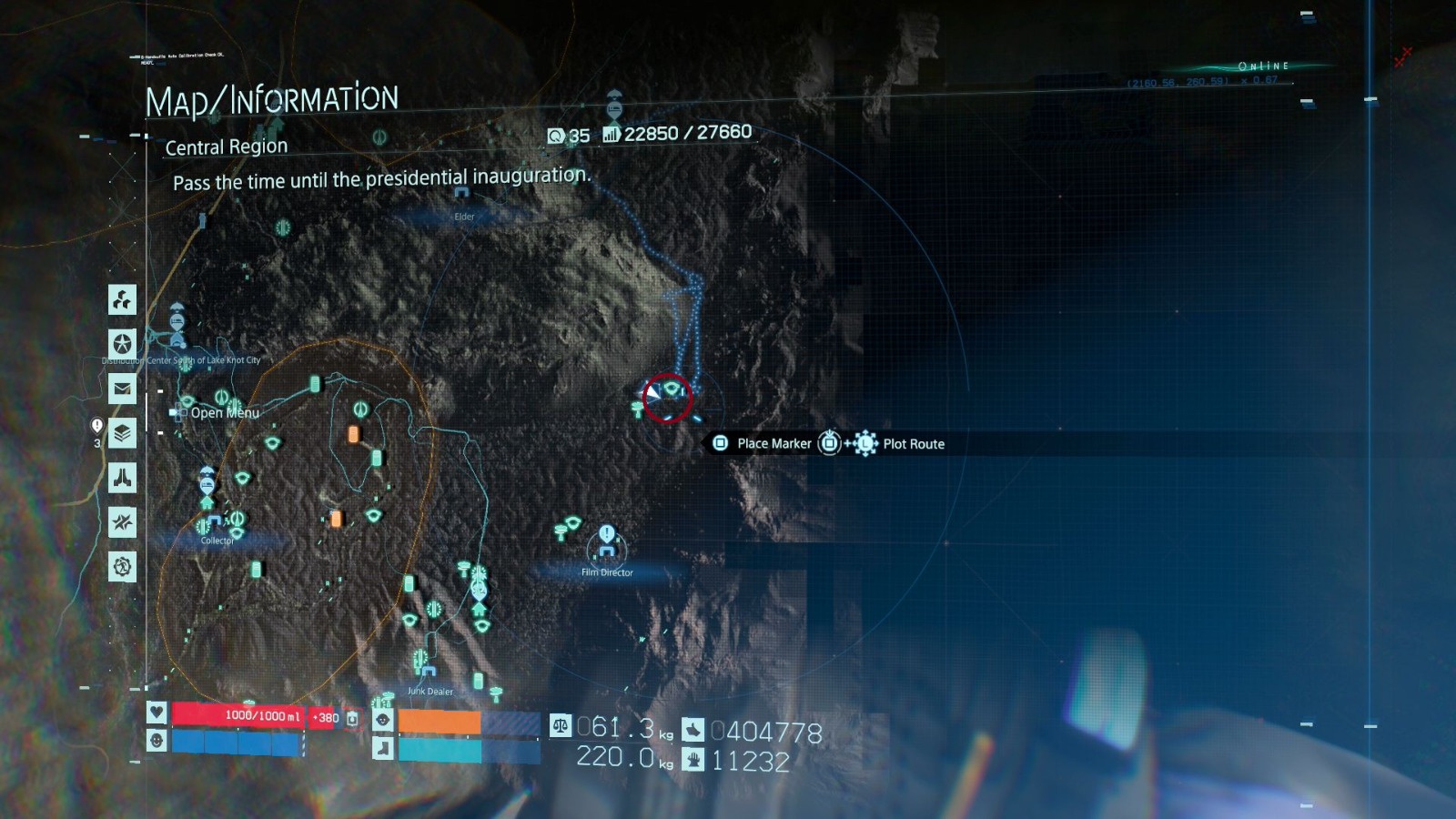The height and width of the screenshot is (819, 1456).
Task: Select the strand contract hands icon
Action: [121, 478]
